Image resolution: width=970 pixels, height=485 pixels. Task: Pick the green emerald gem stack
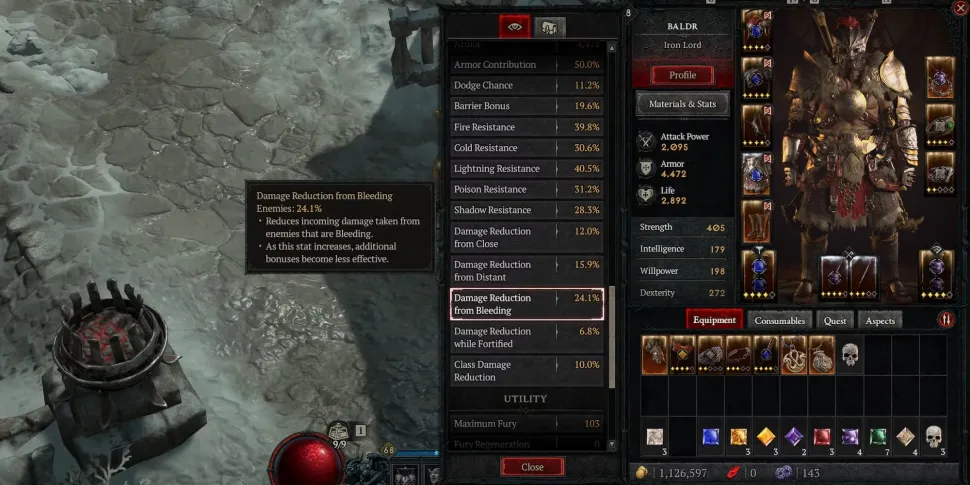[x=878, y=436]
